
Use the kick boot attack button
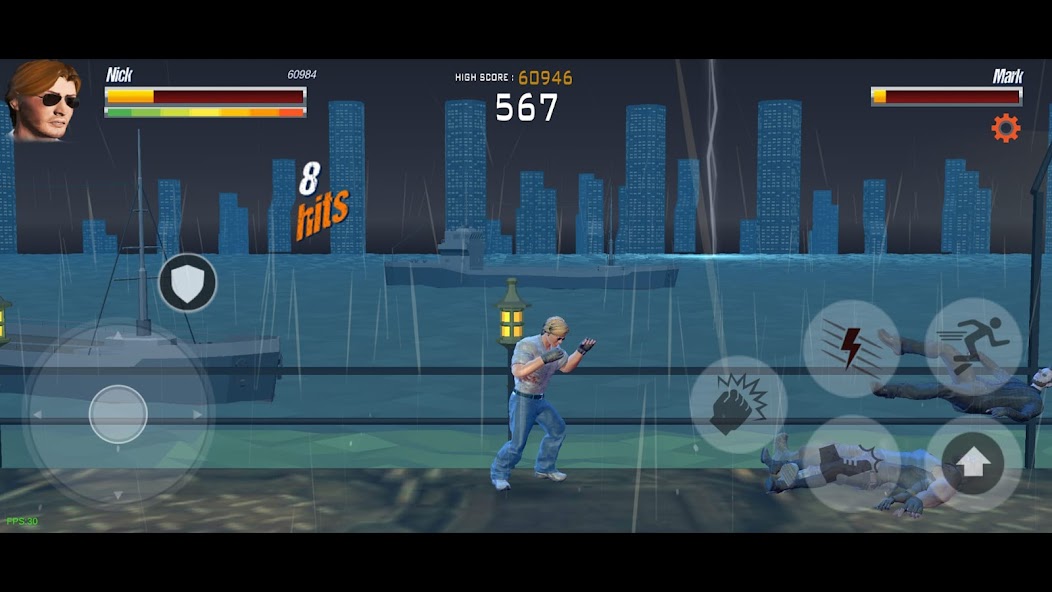(x=852, y=463)
